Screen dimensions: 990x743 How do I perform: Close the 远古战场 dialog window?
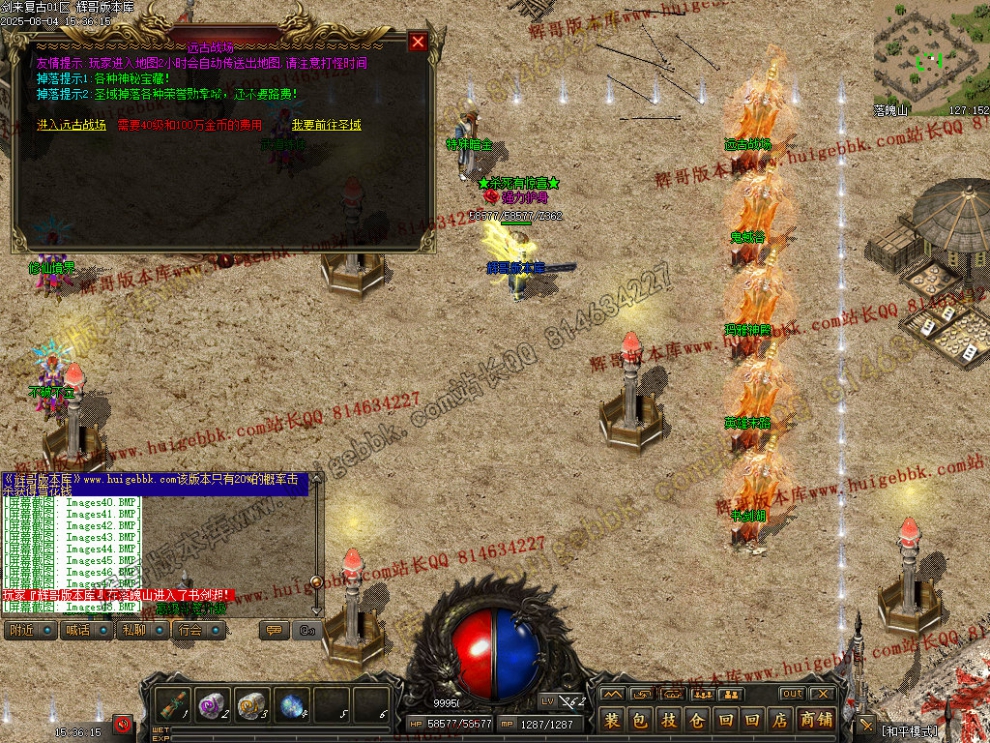[418, 42]
